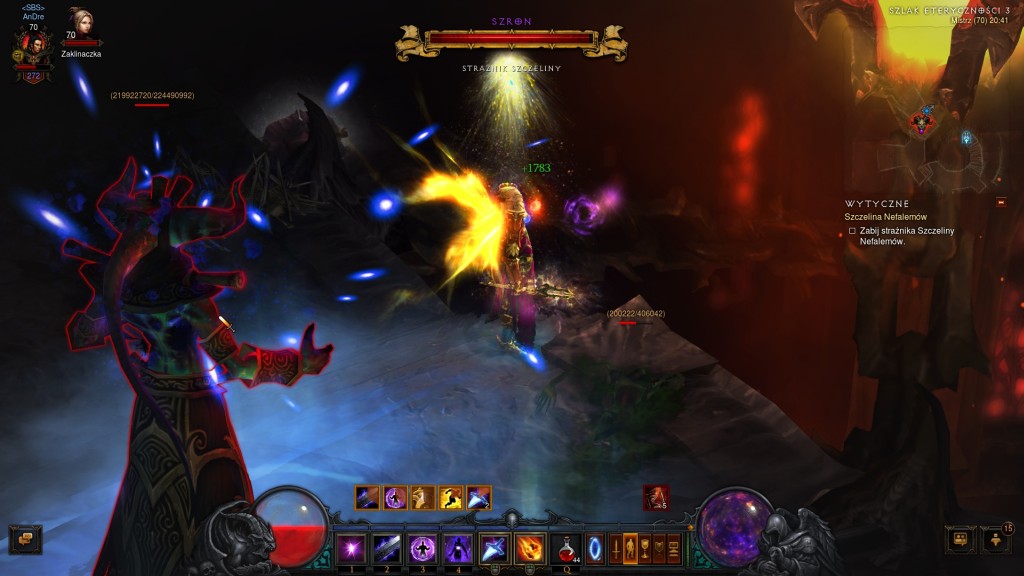Select the fiery meteor right-mouse skill
This screenshot has width=1024, height=576.
coord(530,548)
